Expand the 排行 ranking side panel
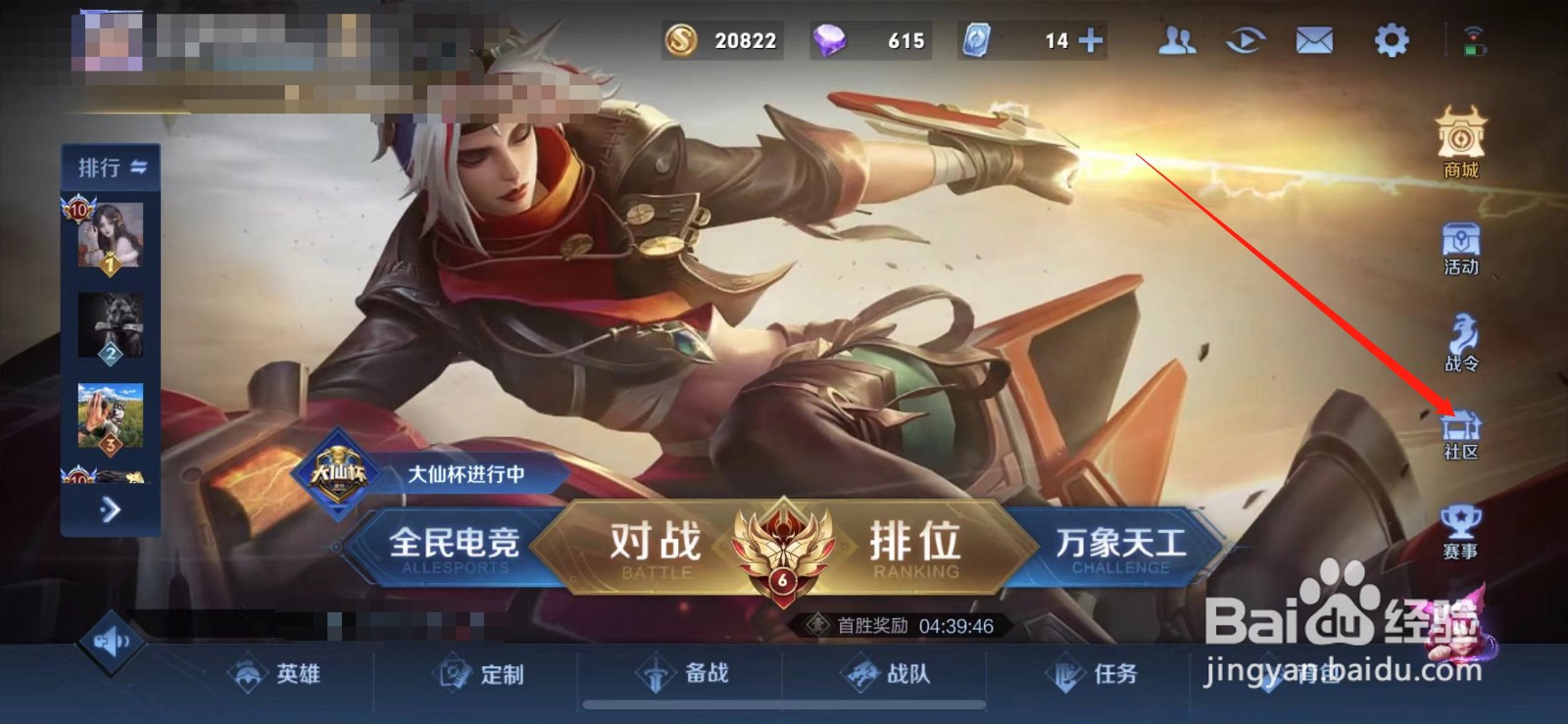 [x=110, y=169]
